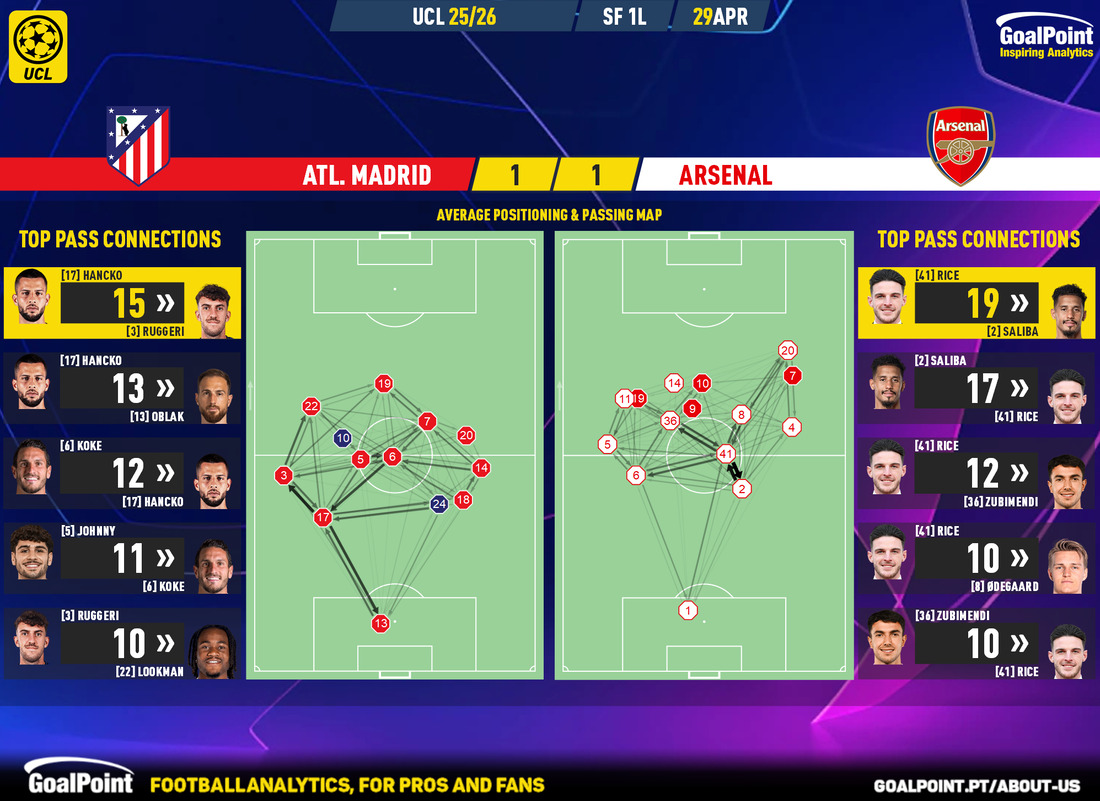Click the Arsenal club crest

point(961,147)
